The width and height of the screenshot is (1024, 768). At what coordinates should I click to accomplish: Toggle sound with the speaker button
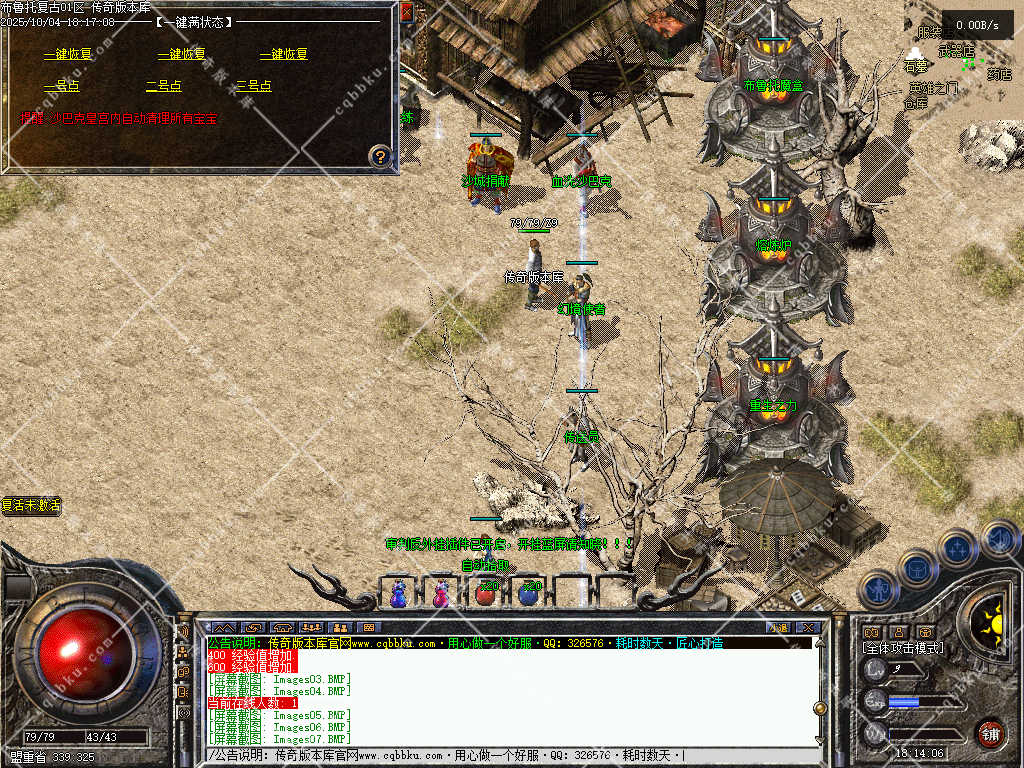[1000, 540]
